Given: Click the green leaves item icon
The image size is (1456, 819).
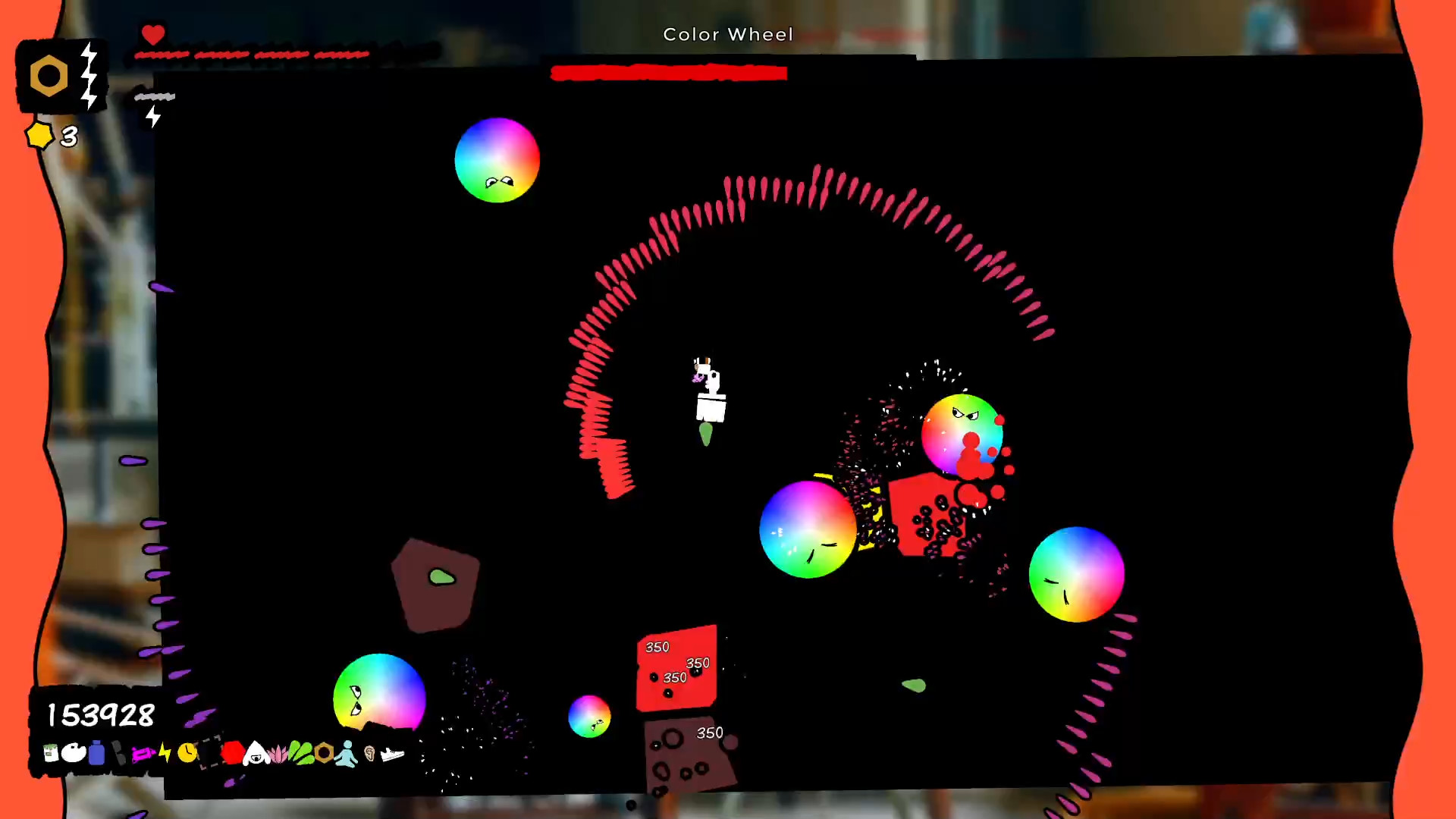Looking at the screenshot, I should click(x=300, y=752).
